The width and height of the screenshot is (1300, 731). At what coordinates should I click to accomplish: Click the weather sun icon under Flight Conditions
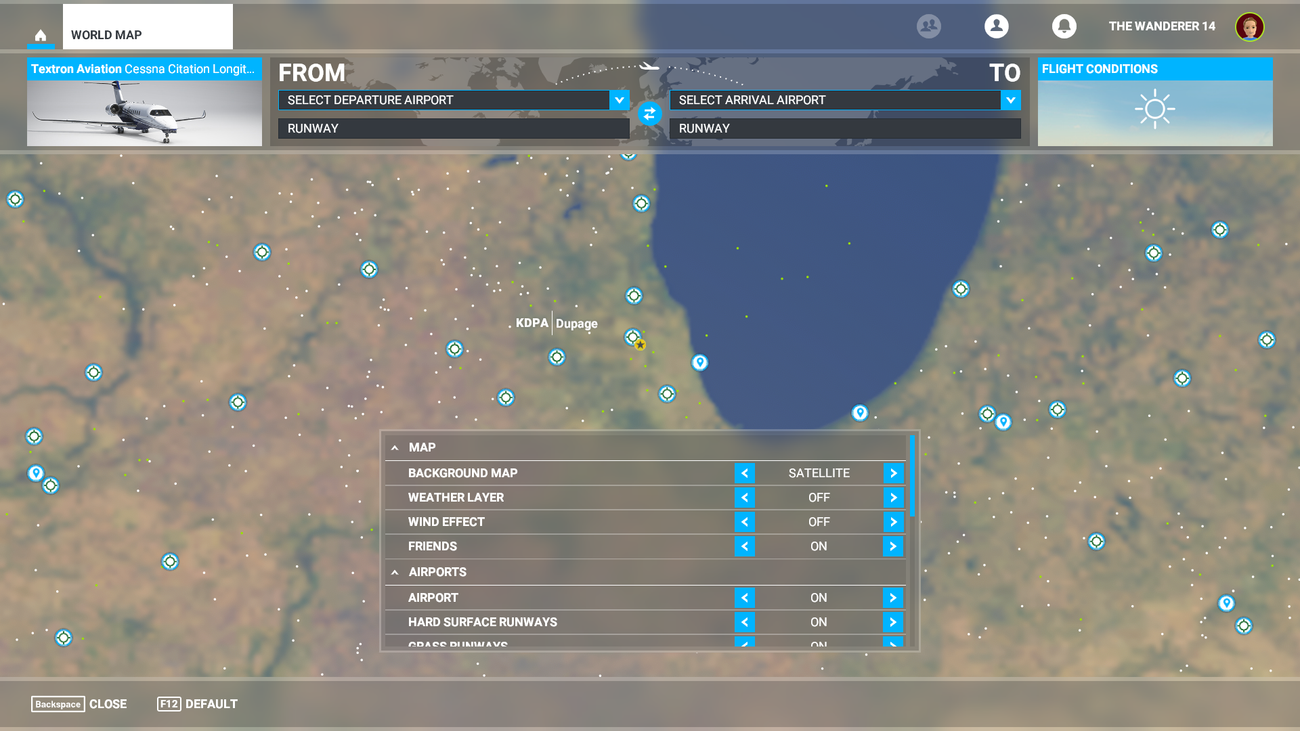click(1155, 108)
